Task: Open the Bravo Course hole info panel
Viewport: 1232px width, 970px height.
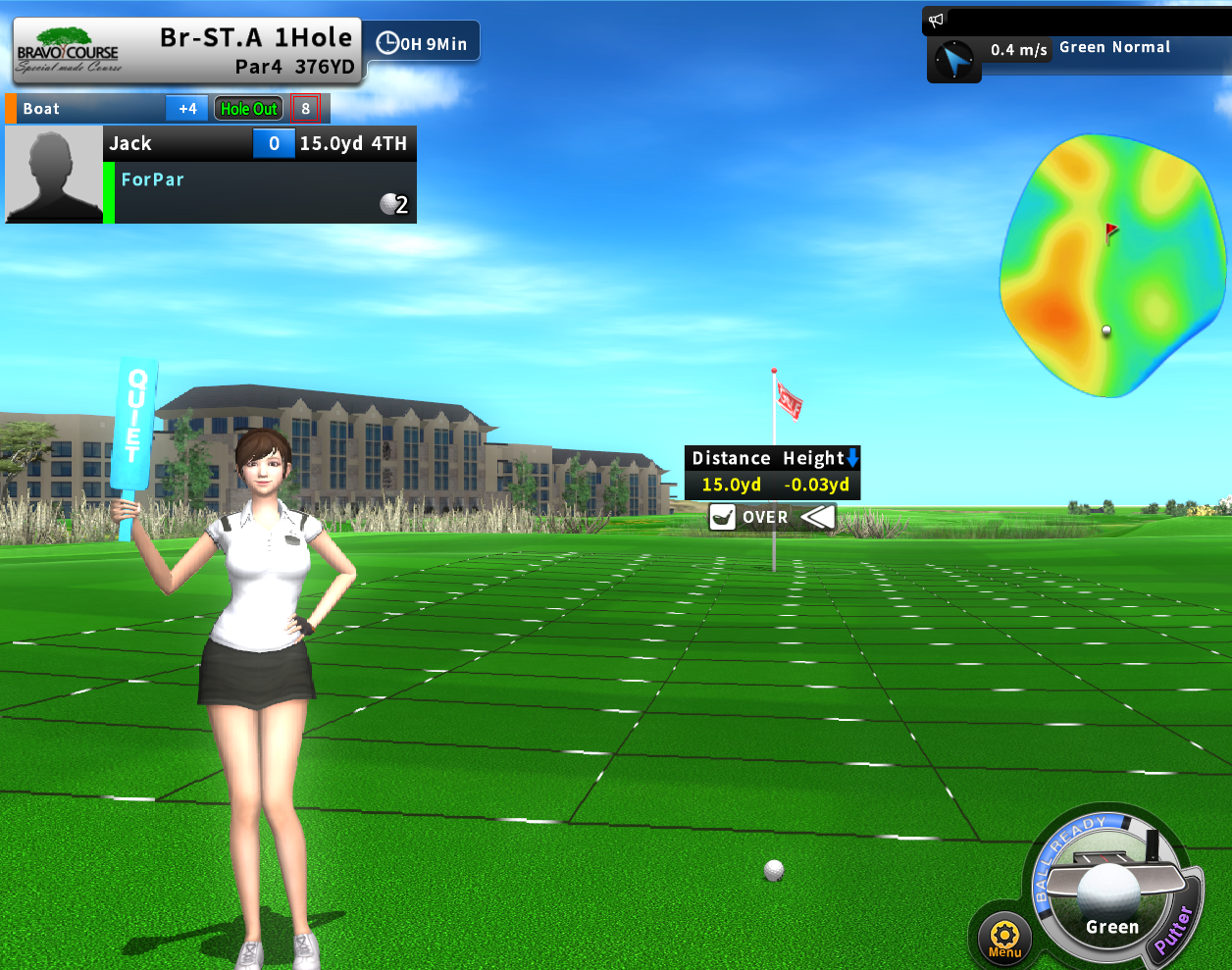Action: tap(186, 52)
